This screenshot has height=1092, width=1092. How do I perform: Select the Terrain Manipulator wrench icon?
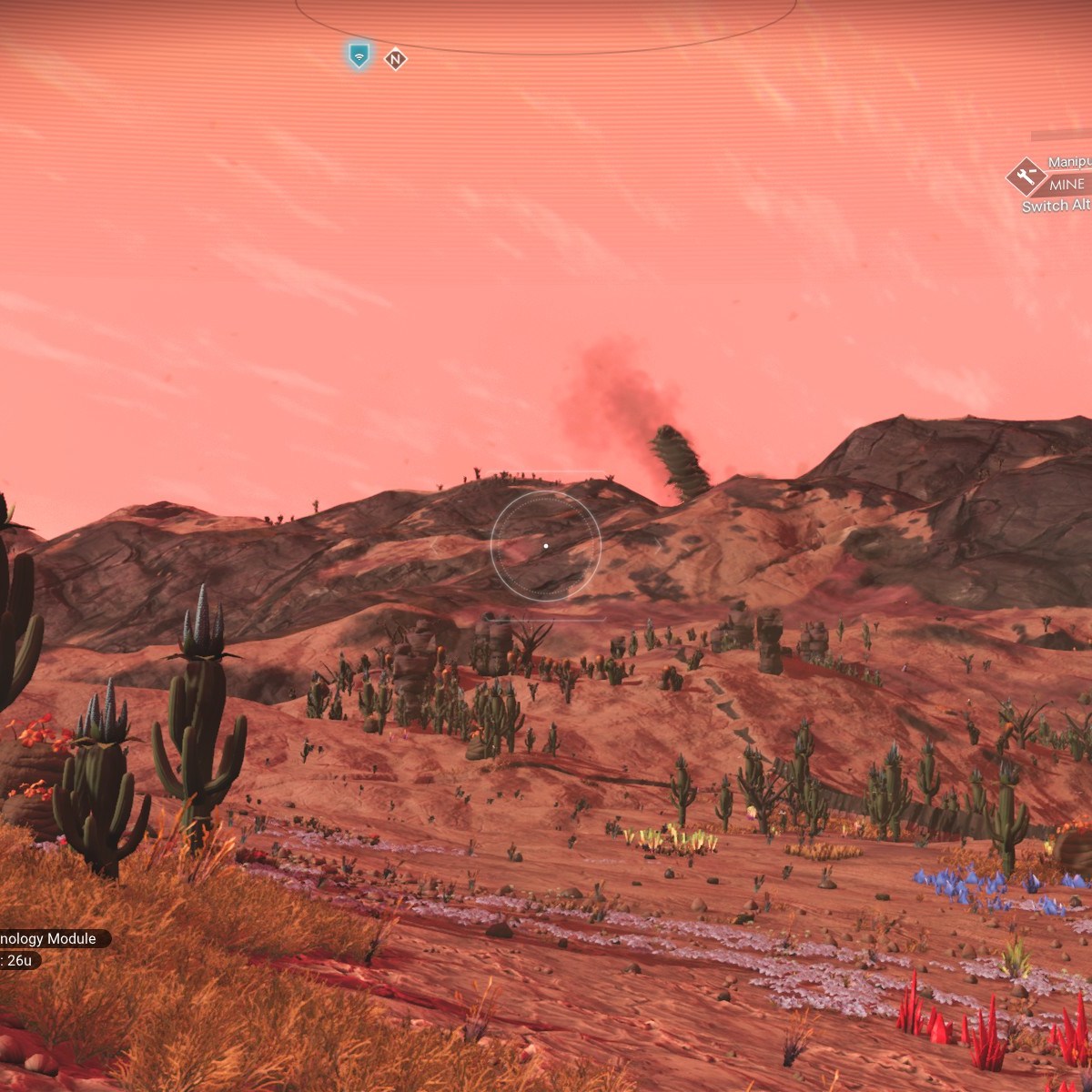[1026, 177]
